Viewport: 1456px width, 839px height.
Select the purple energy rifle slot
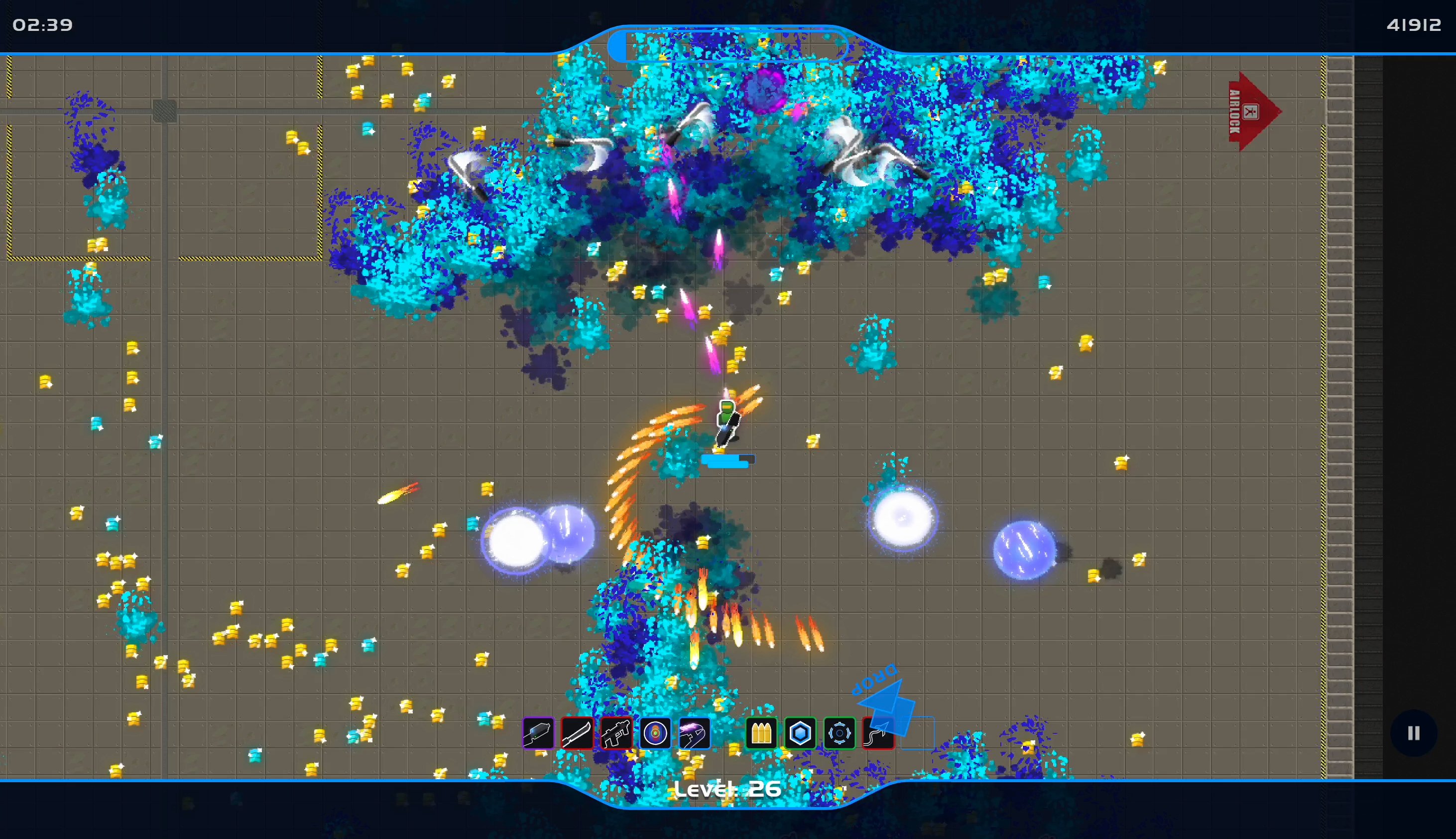point(695,733)
